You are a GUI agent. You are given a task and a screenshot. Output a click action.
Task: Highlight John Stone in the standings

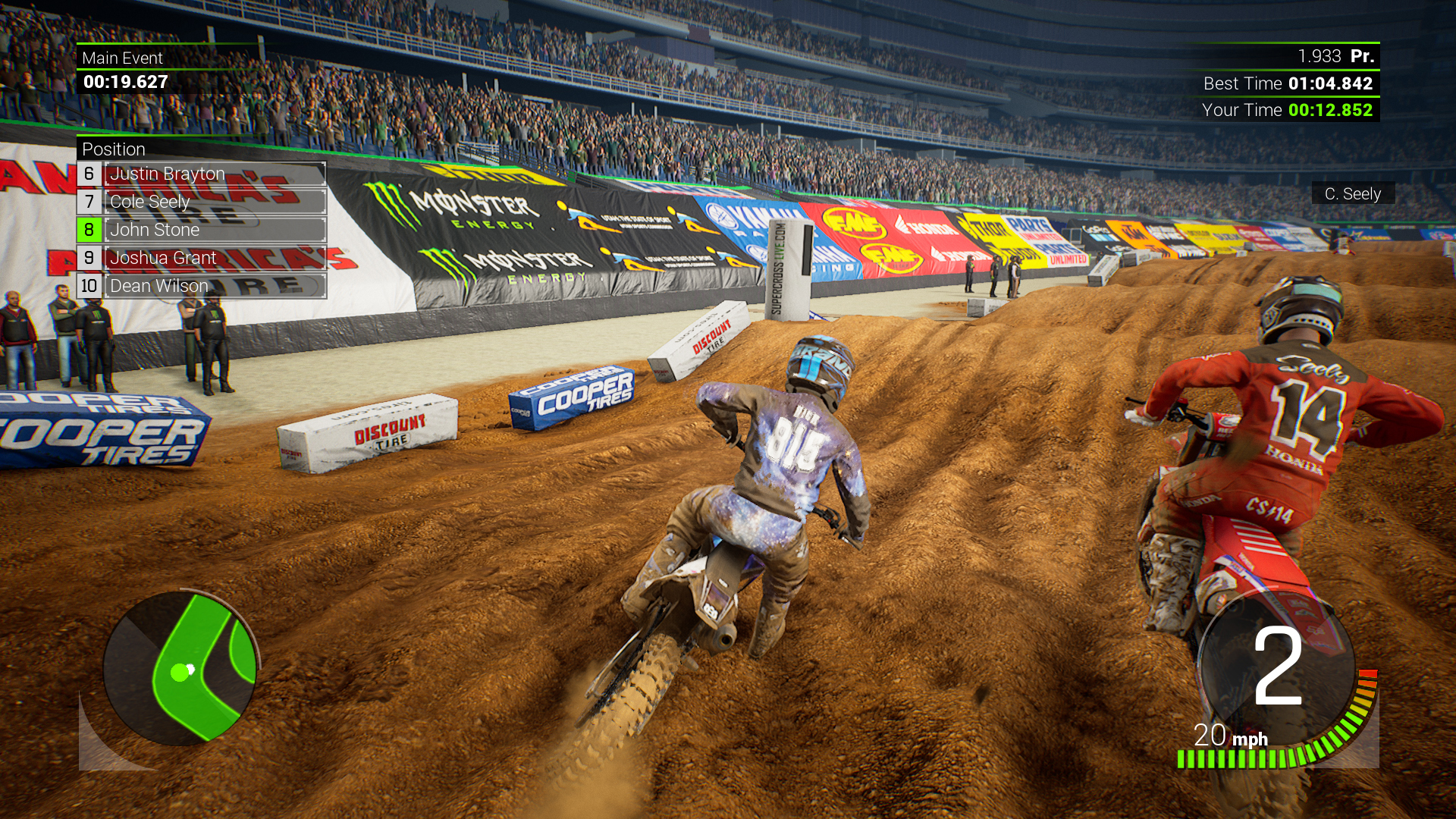point(167,230)
